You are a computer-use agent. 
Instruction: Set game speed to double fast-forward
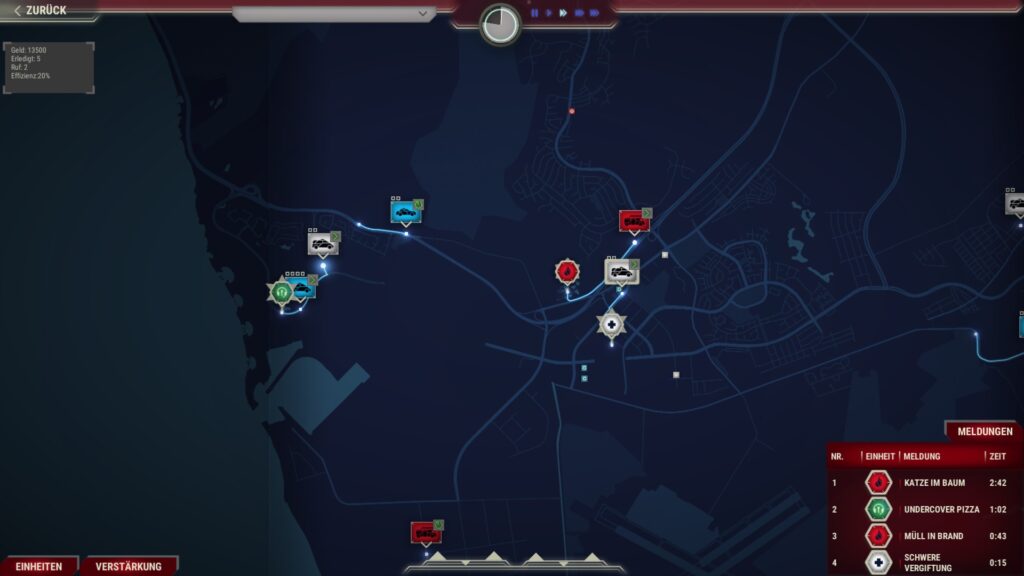click(579, 13)
